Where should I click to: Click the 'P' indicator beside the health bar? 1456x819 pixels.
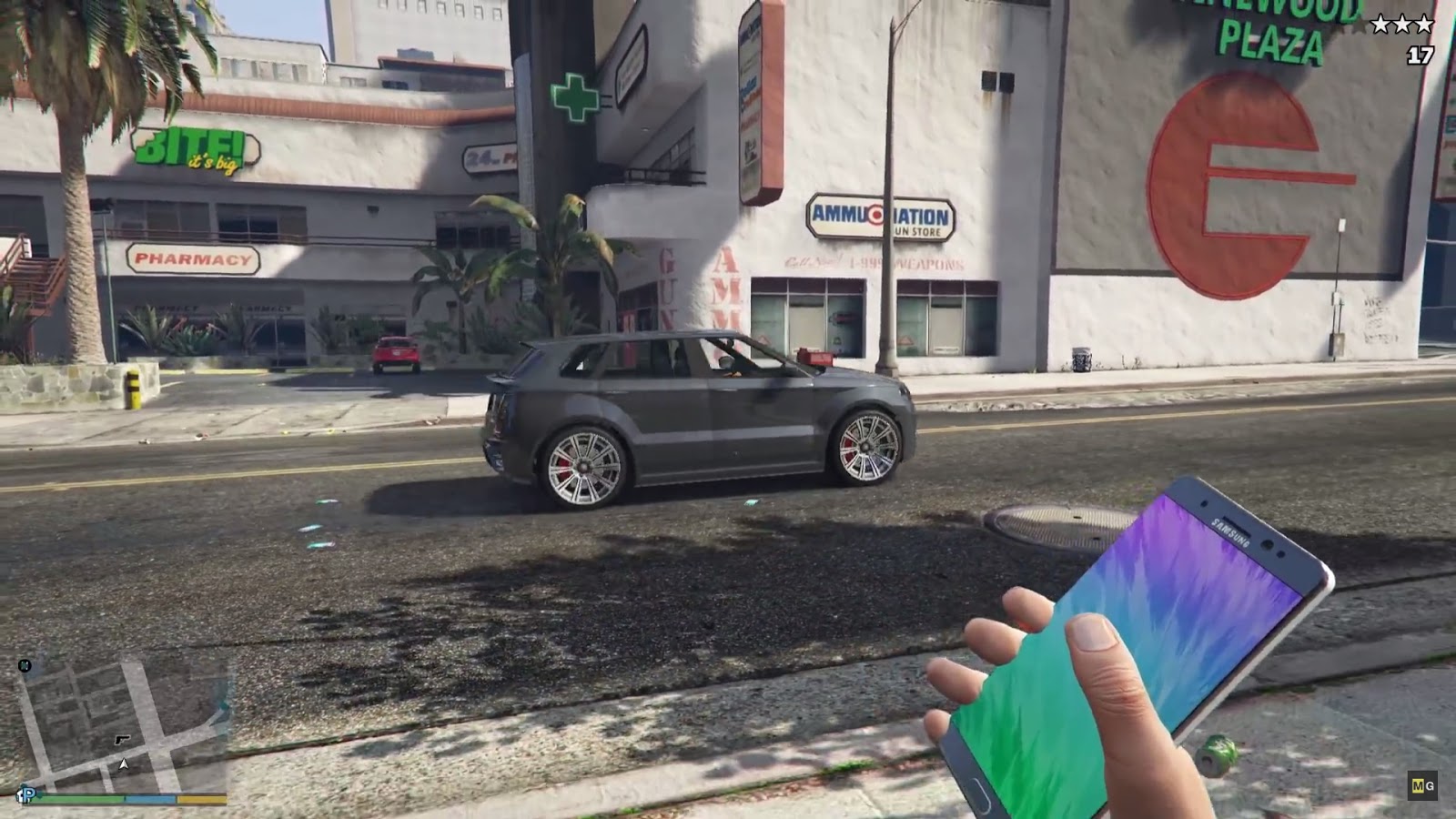pyautogui.click(x=27, y=794)
